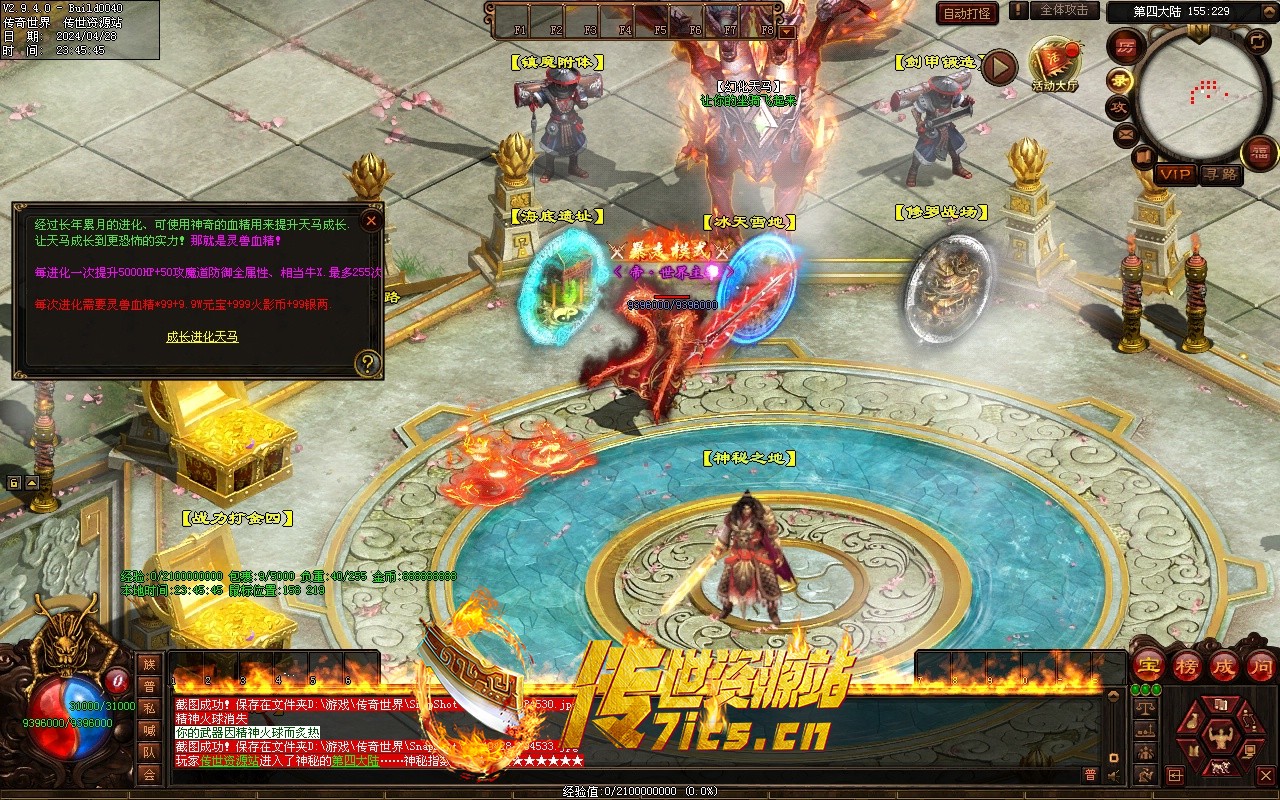Select the 私 private chat channel
Screen dimensions: 1280x800
click(x=149, y=708)
